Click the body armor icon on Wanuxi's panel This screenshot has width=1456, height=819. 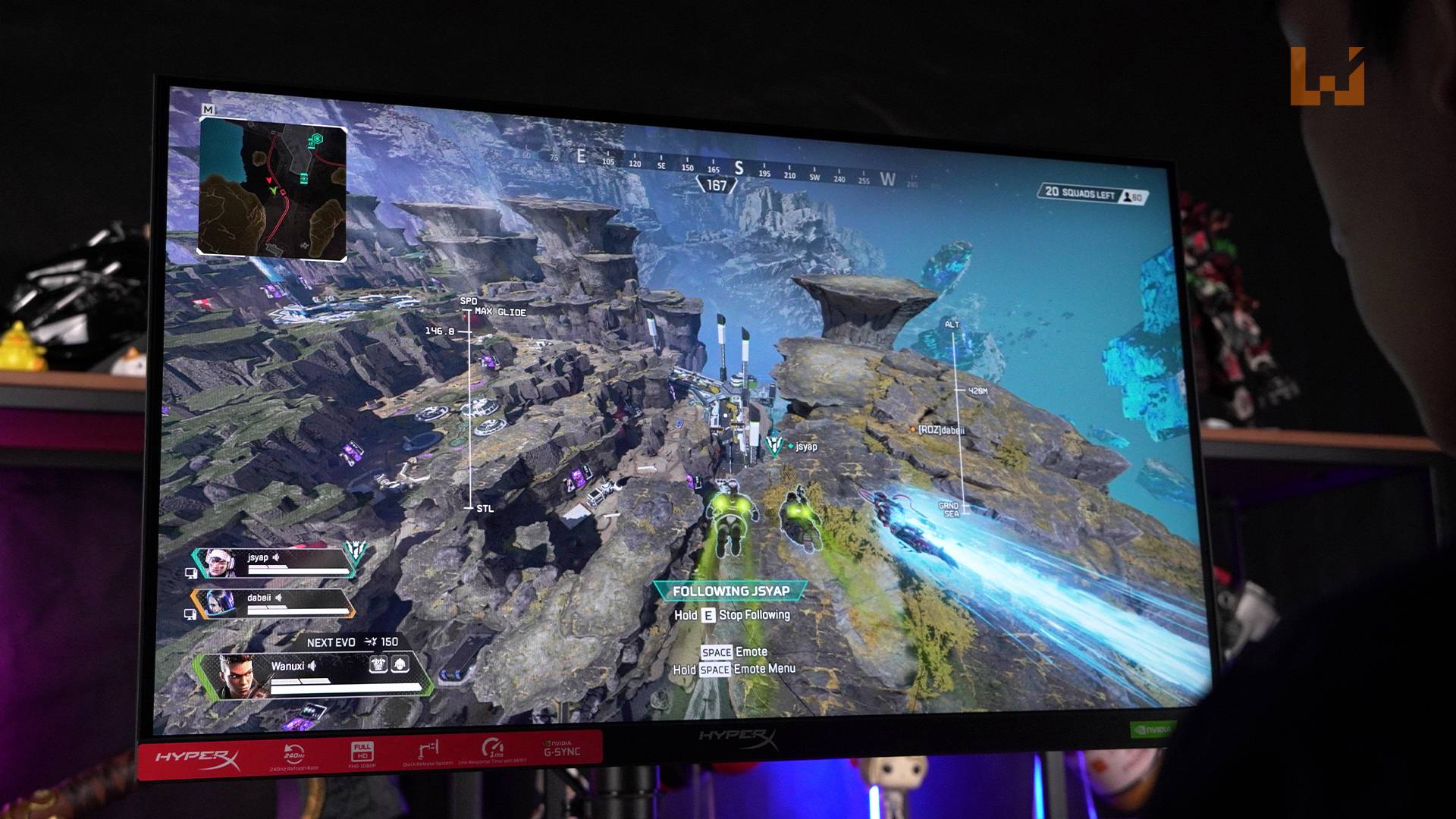click(x=378, y=665)
